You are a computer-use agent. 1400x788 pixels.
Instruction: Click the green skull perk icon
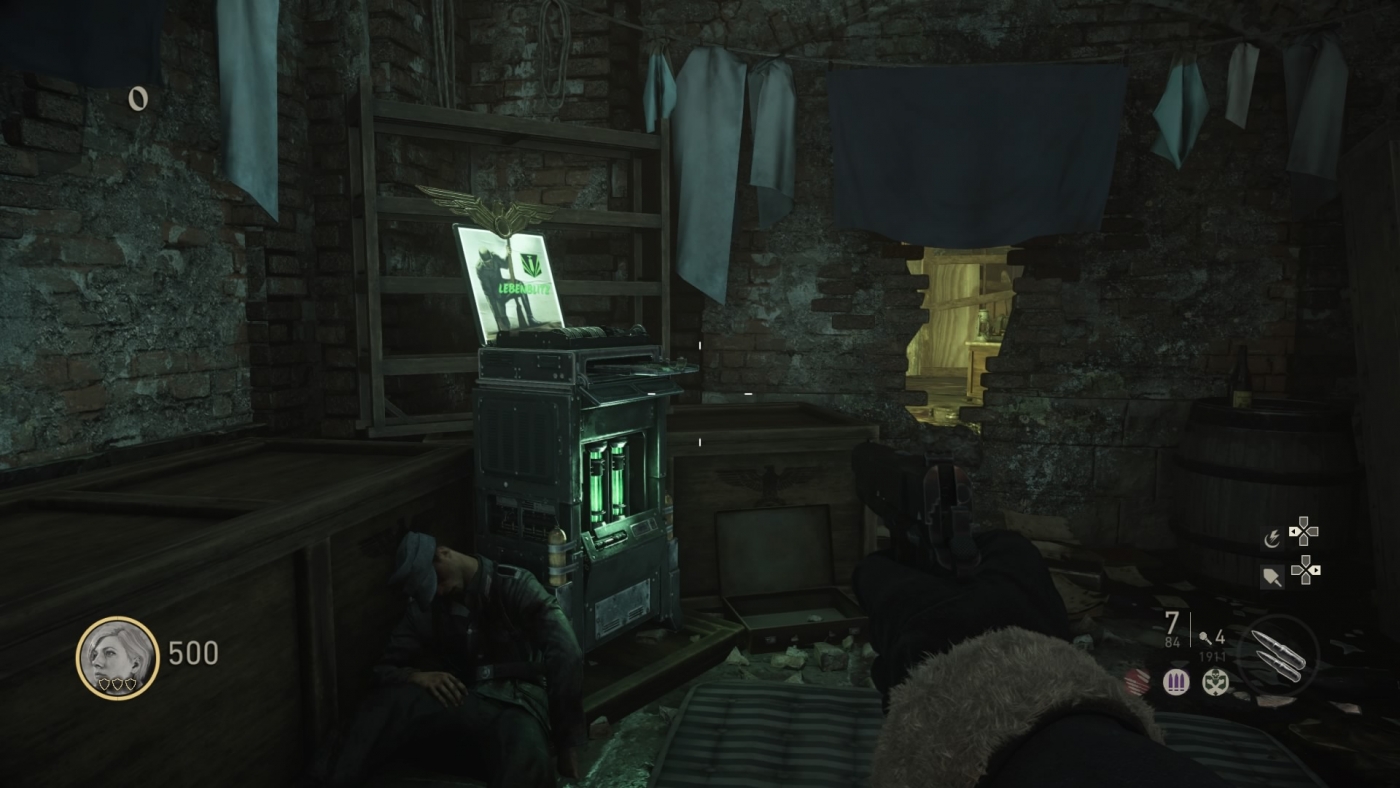(x=1216, y=682)
